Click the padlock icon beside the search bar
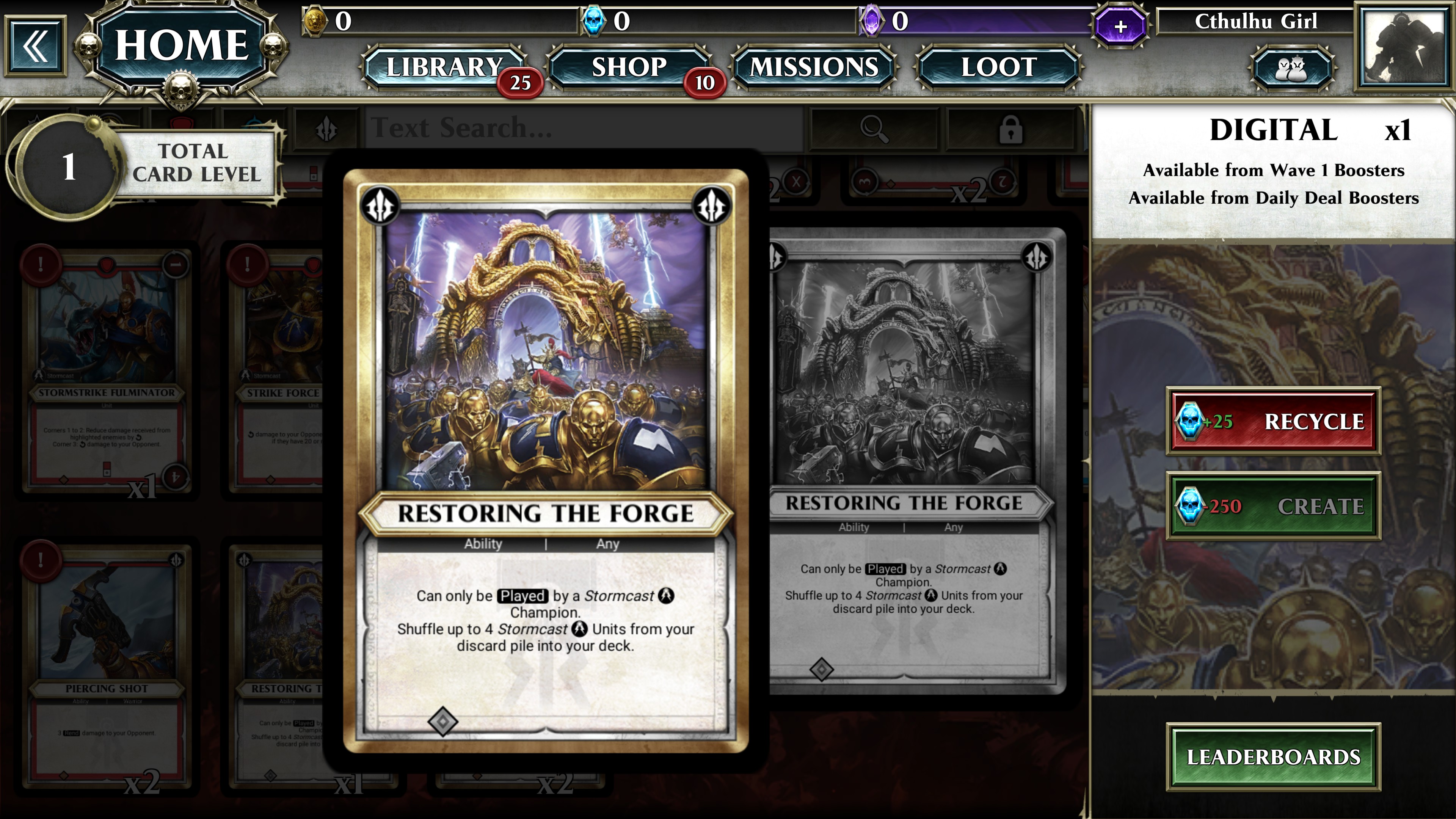 point(1012,130)
